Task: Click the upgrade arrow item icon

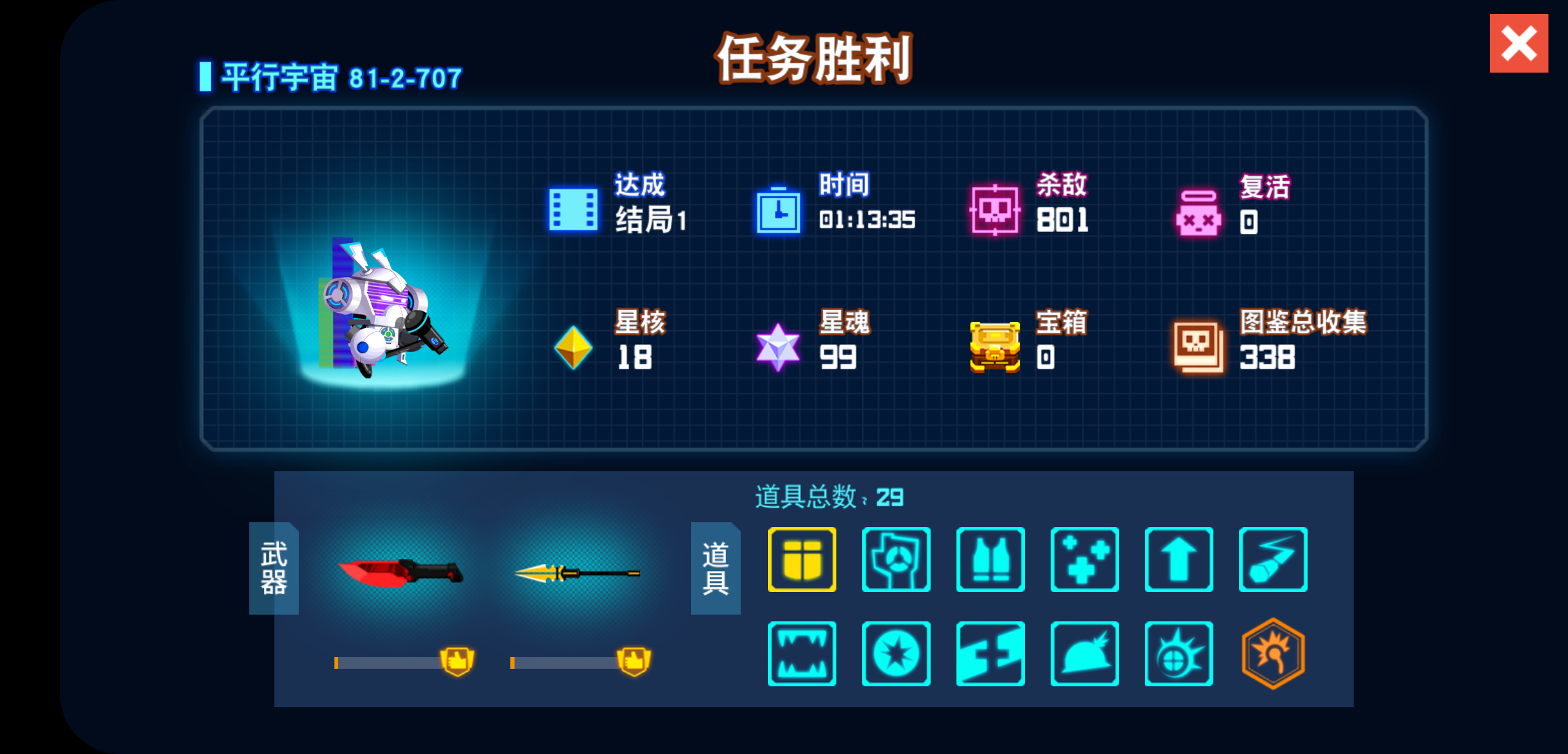Action: (x=1179, y=560)
